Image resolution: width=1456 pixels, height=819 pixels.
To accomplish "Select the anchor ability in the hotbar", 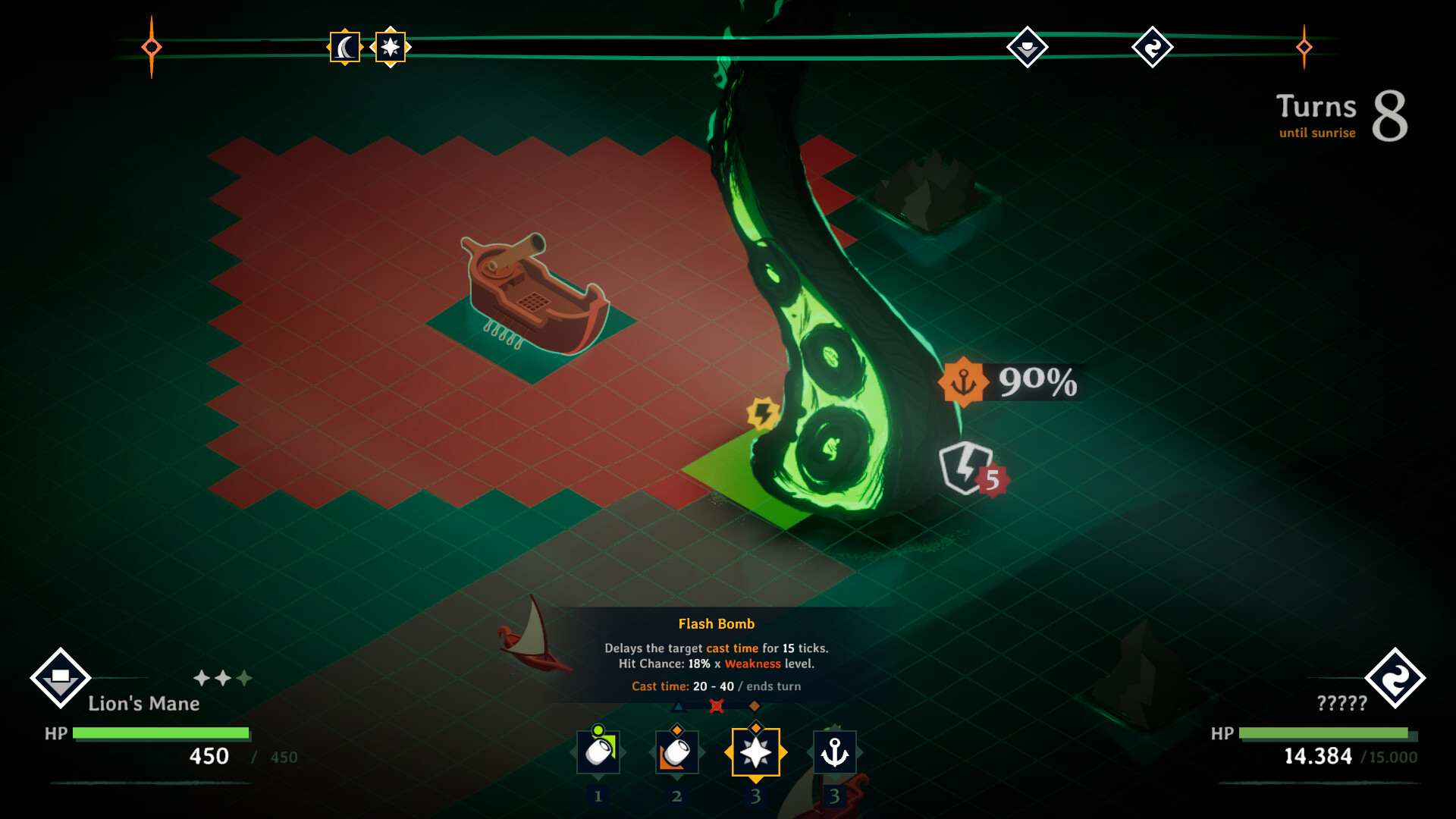I will [835, 752].
